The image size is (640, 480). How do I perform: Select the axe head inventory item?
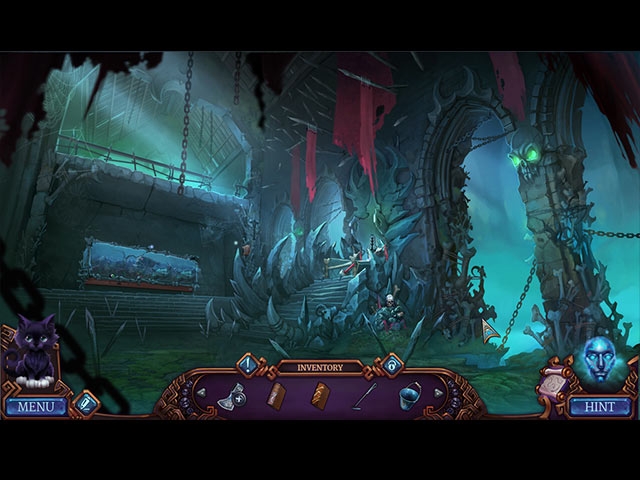[233, 396]
